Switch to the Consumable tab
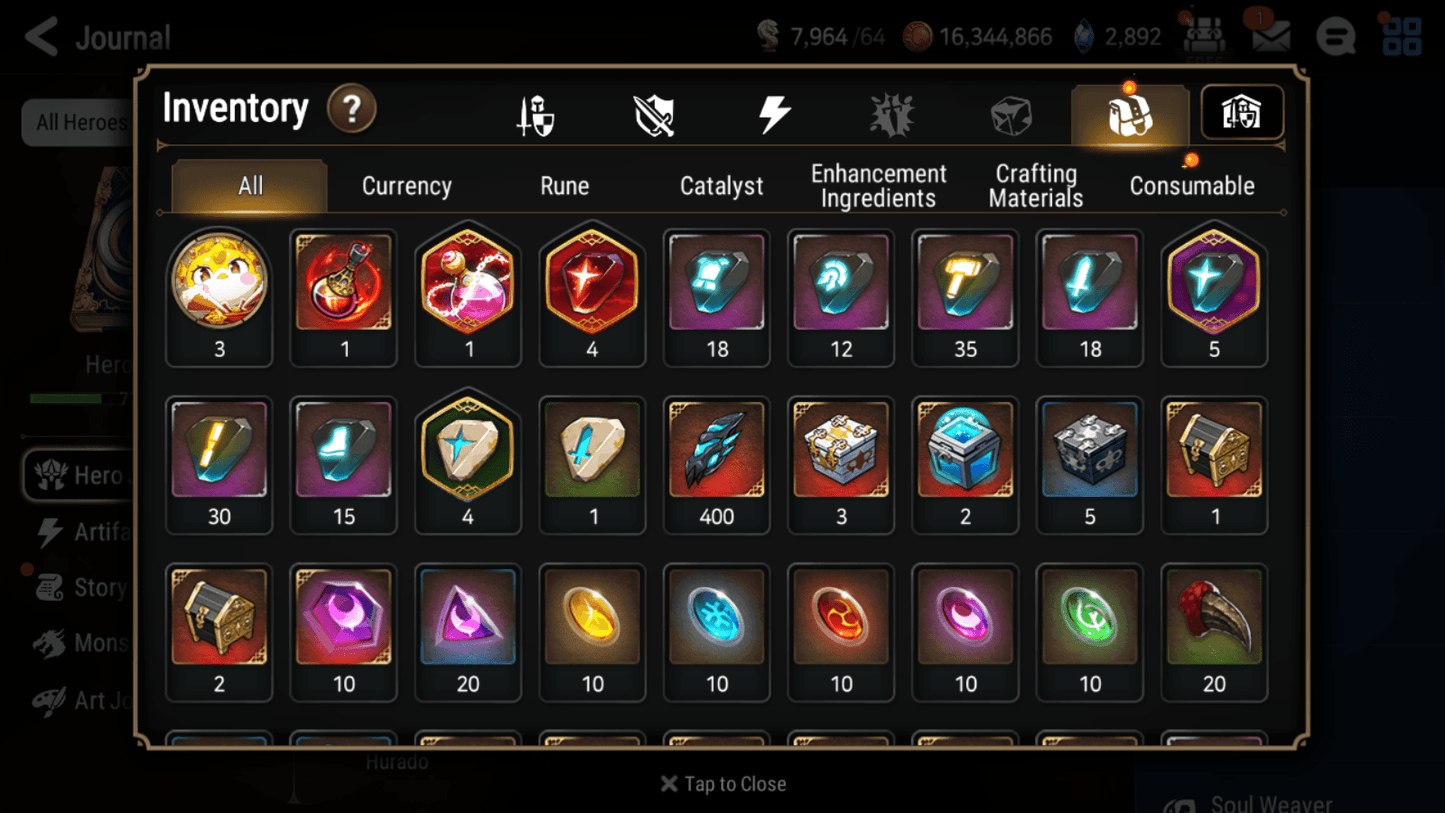The width and height of the screenshot is (1445, 813). tap(1192, 185)
